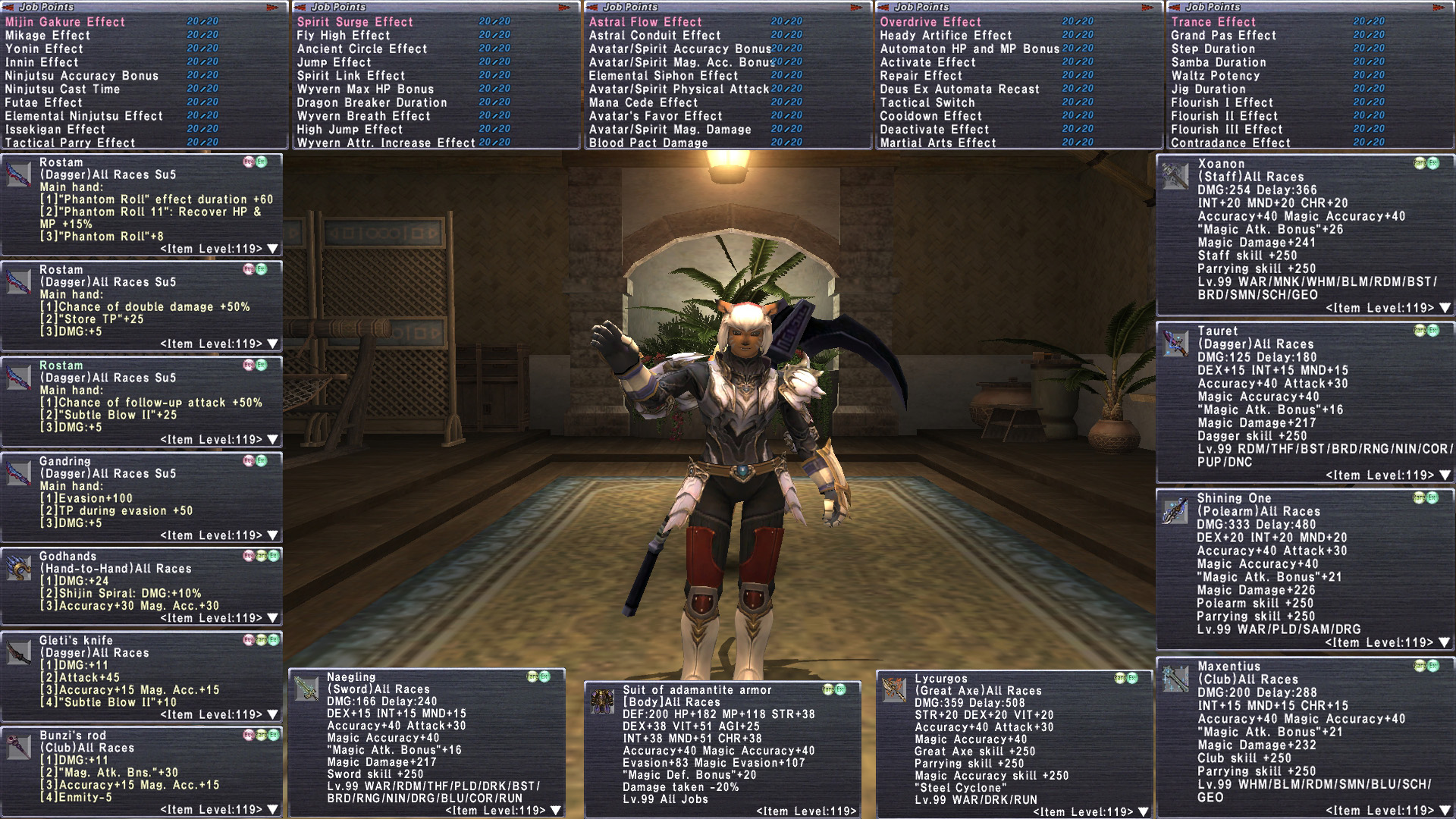This screenshot has width=1456, height=819.
Task: Pick the Contradance Effect entry
Action: click(1230, 143)
